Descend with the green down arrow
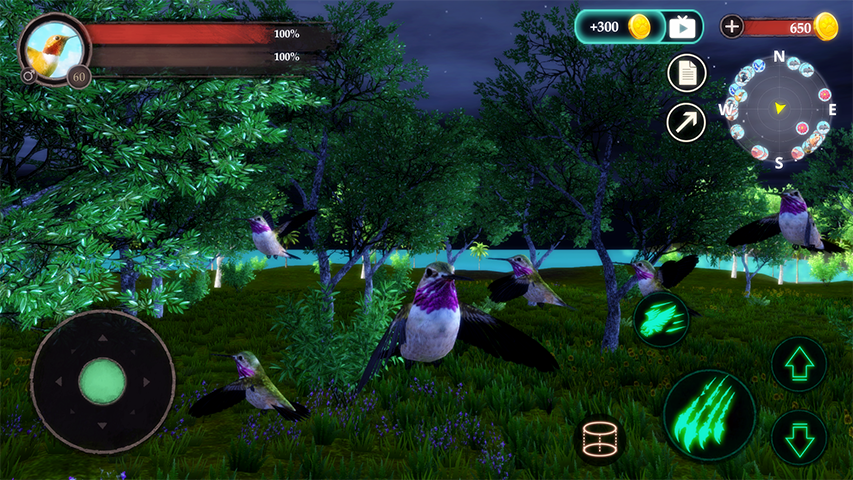The height and width of the screenshot is (480, 853). coord(799,437)
